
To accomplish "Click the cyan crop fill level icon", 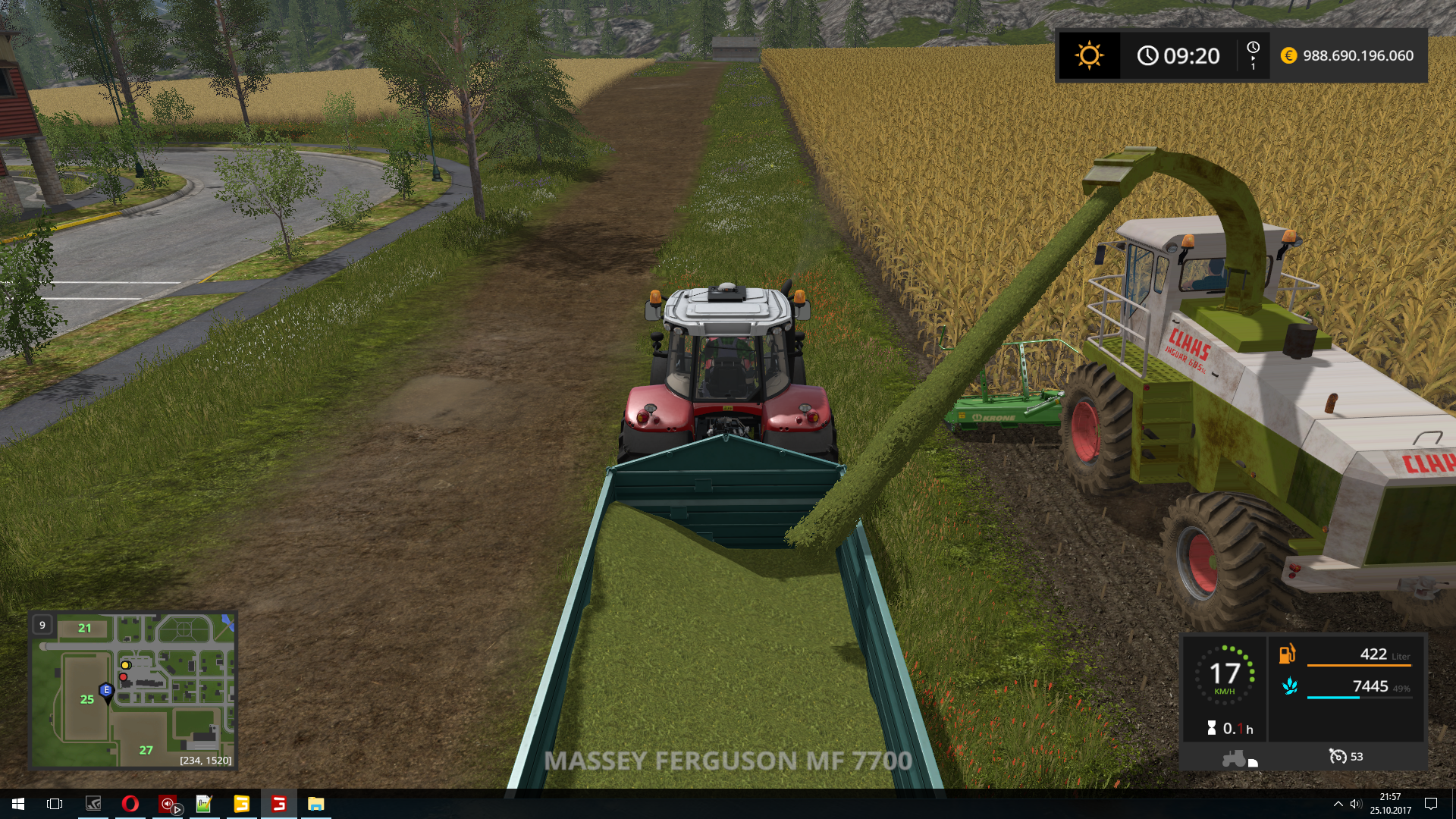I will click(x=1289, y=686).
